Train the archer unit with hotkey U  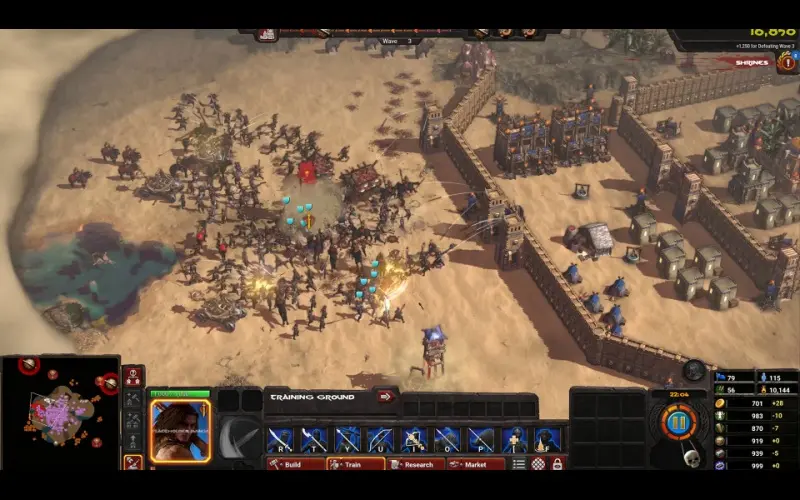click(x=381, y=439)
